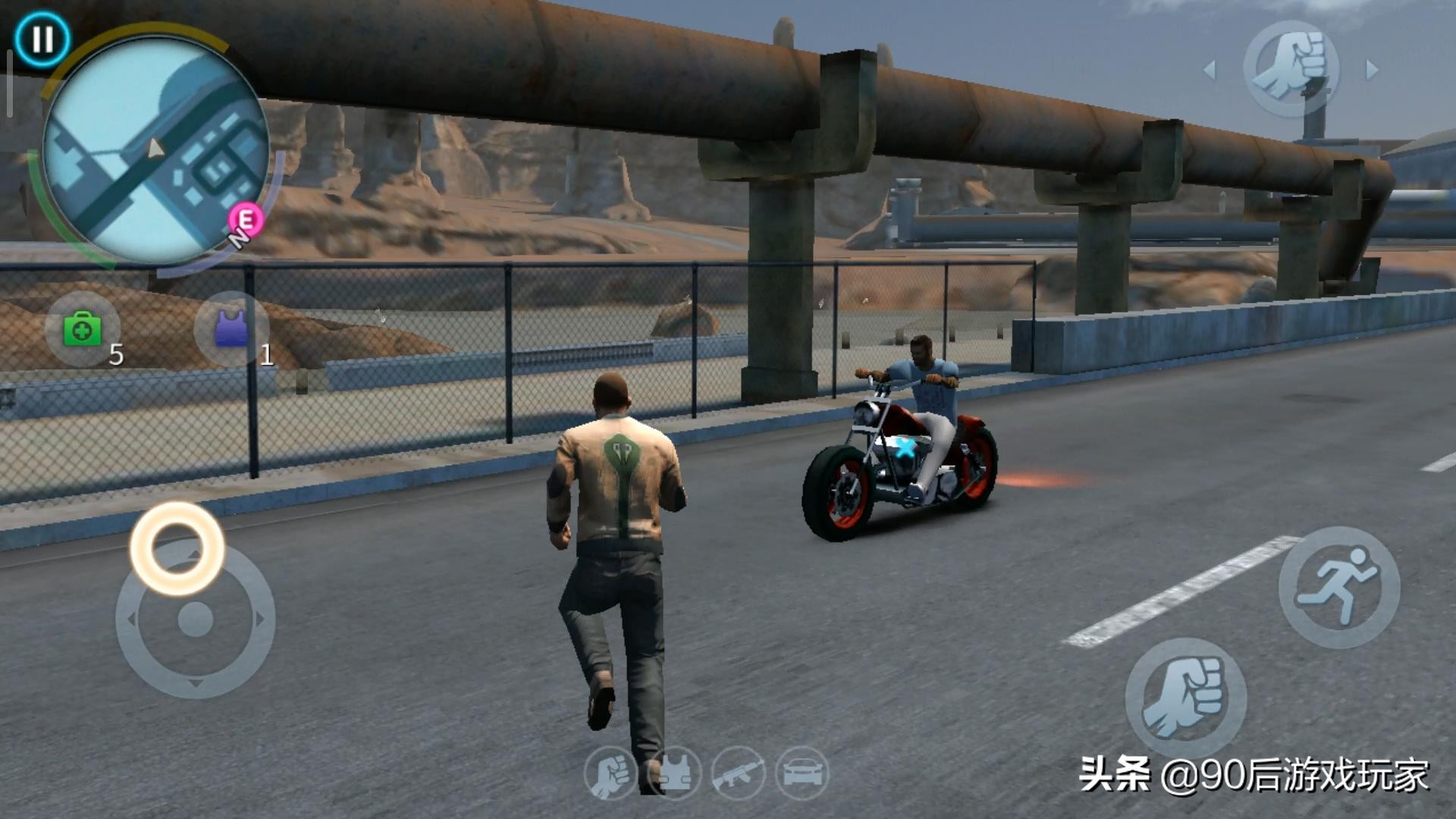Tap the sprint running-man button
The width and height of the screenshot is (1456, 819).
[x=1338, y=588]
